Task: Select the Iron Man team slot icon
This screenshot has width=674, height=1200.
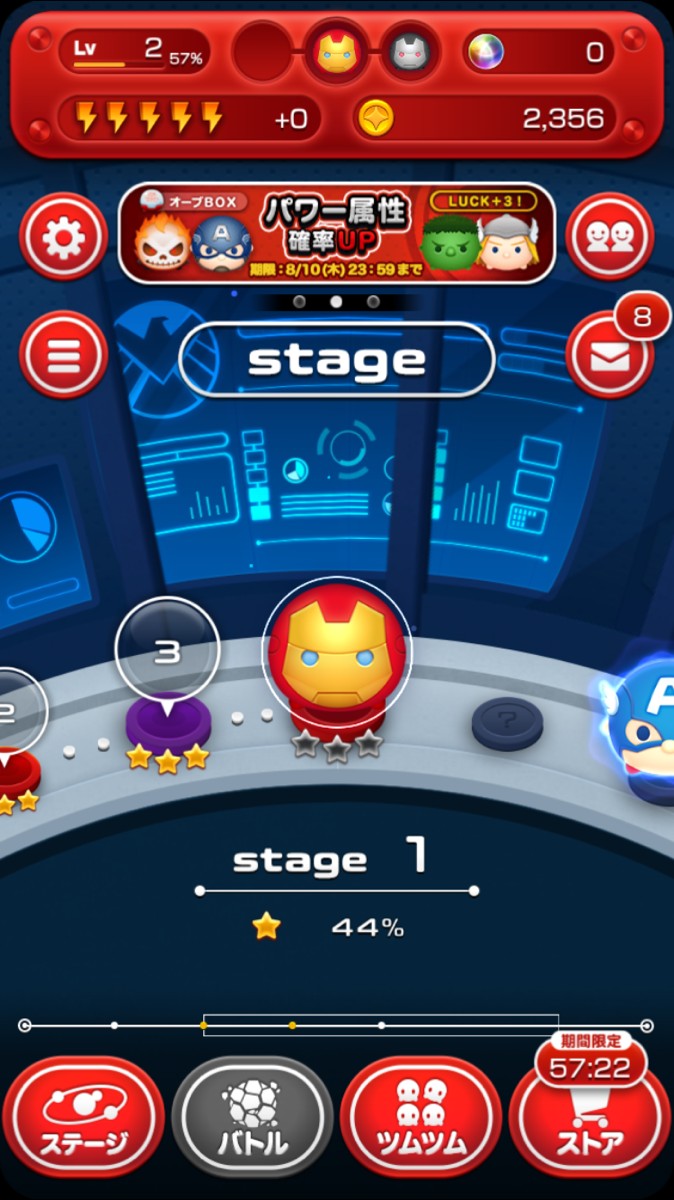Action: [x=337, y=51]
